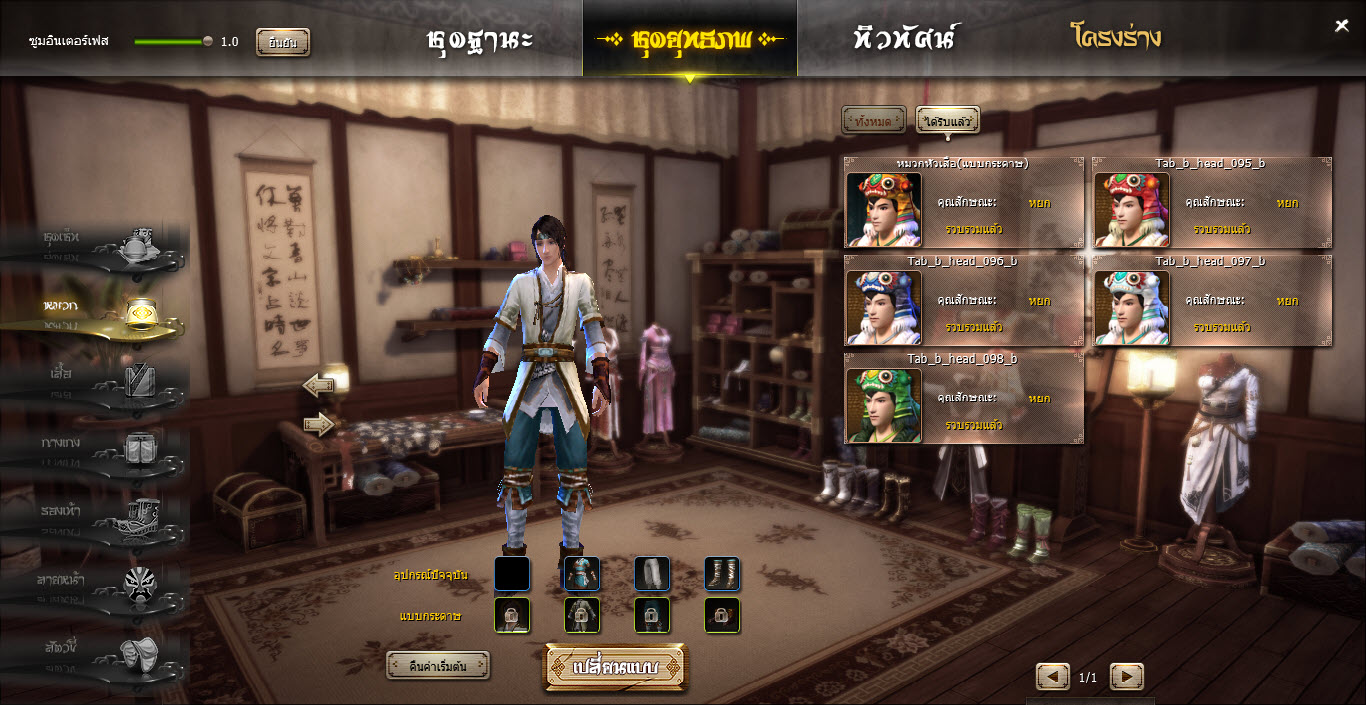Adjust the ซูมอินเตอร์เฟส interface zoom slider

click(207, 42)
